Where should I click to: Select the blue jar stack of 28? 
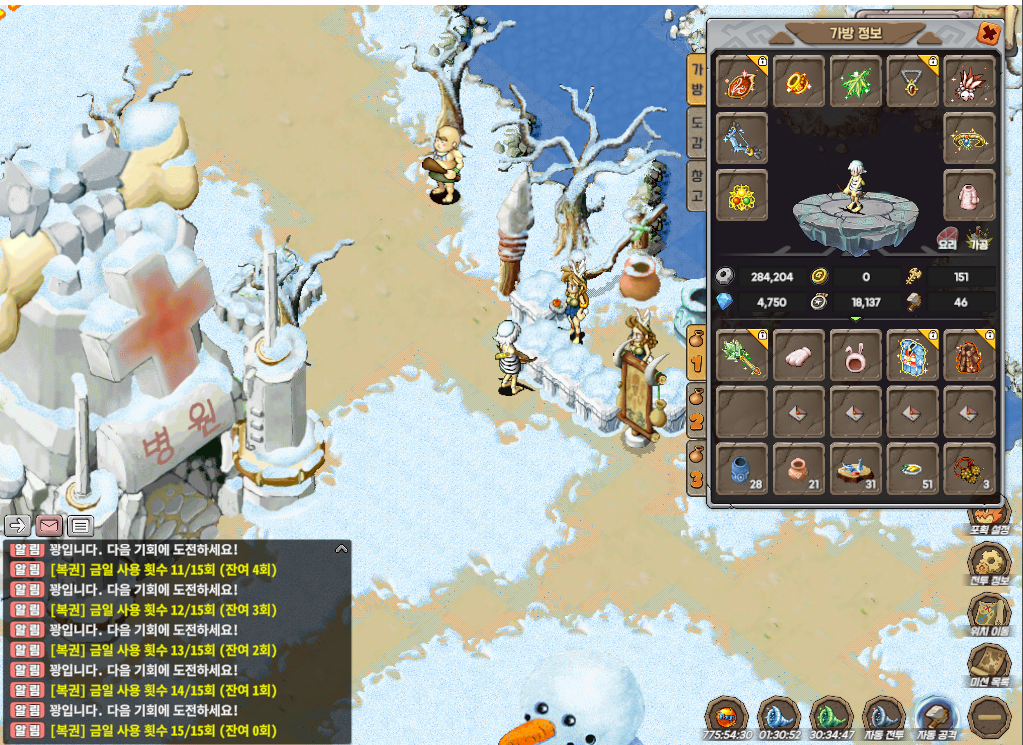(x=741, y=468)
